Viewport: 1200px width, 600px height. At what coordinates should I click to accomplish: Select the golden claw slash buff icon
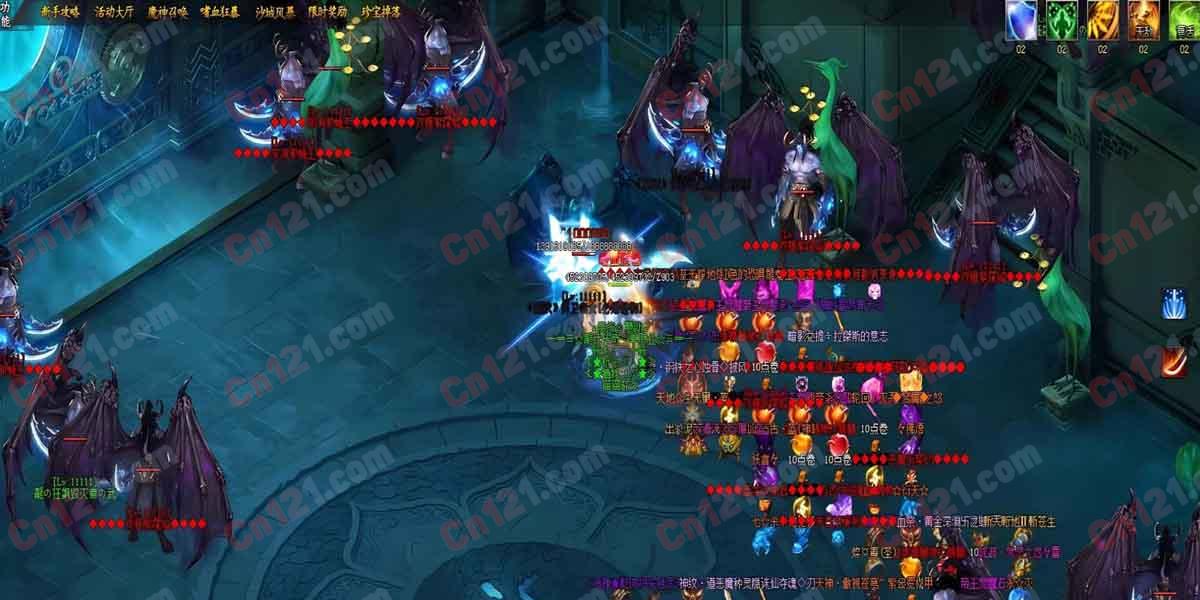1102,20
